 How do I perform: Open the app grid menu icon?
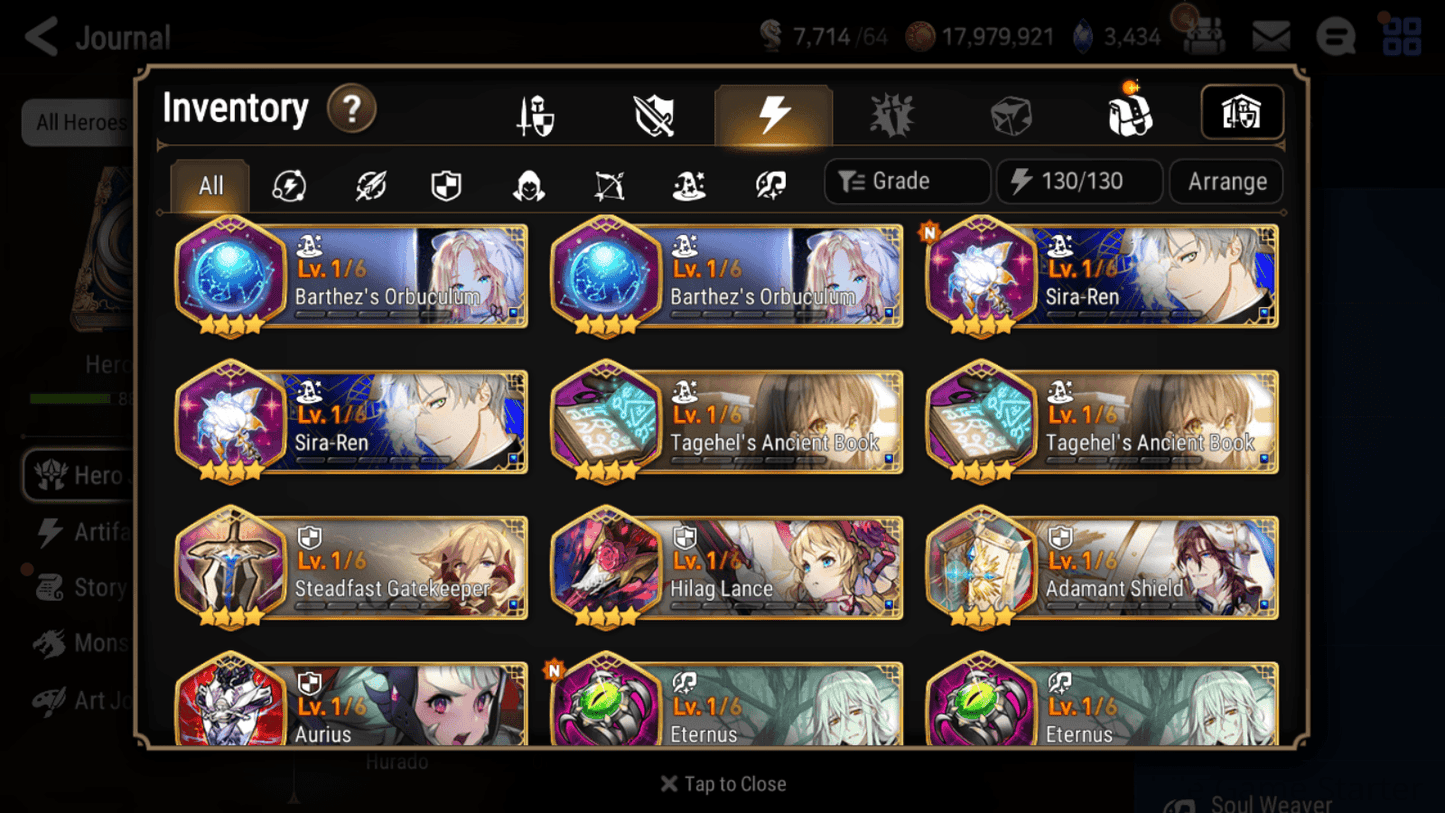coord(1402,36)
